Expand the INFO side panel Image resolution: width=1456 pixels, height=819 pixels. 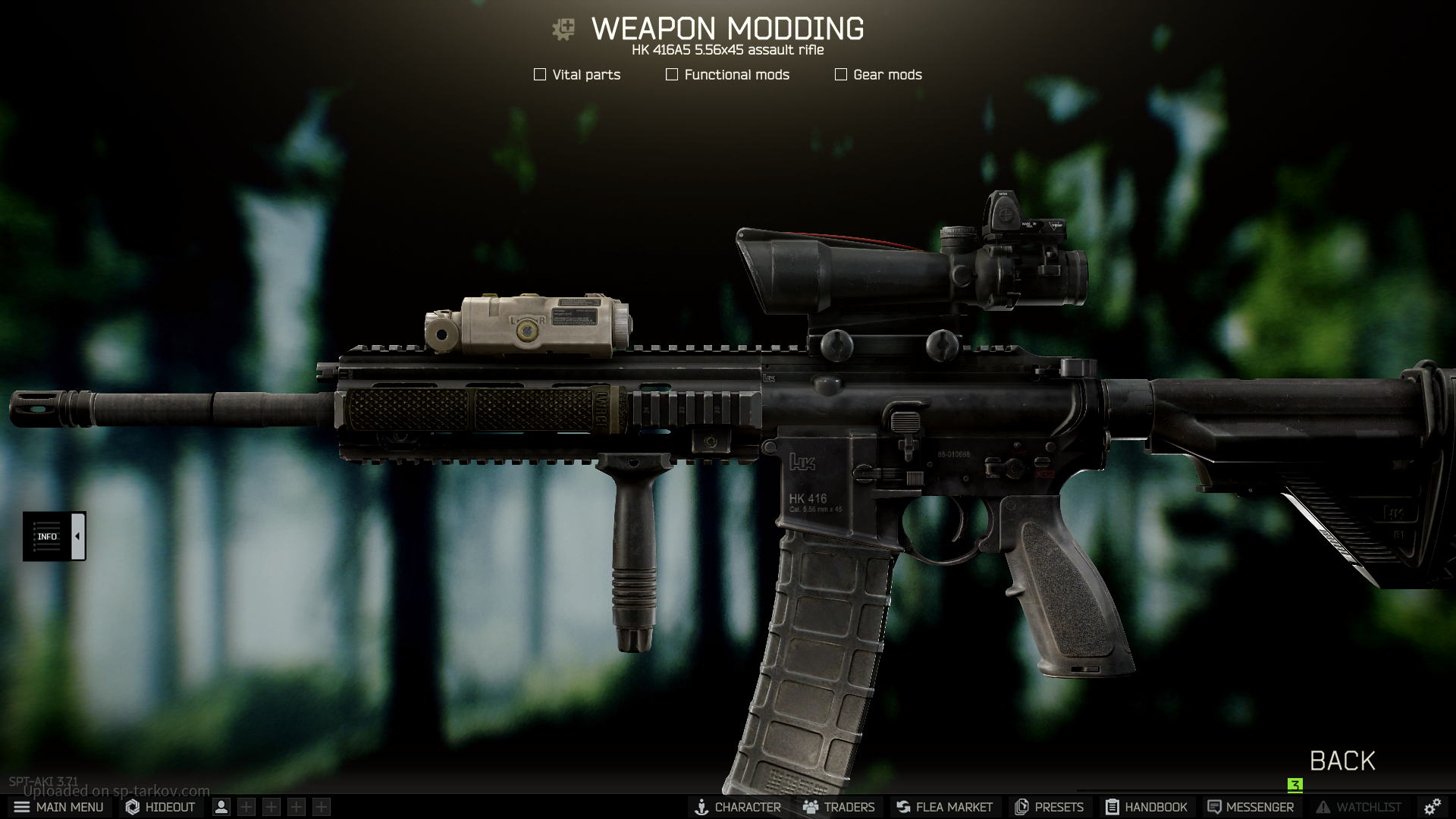point(77,536)
